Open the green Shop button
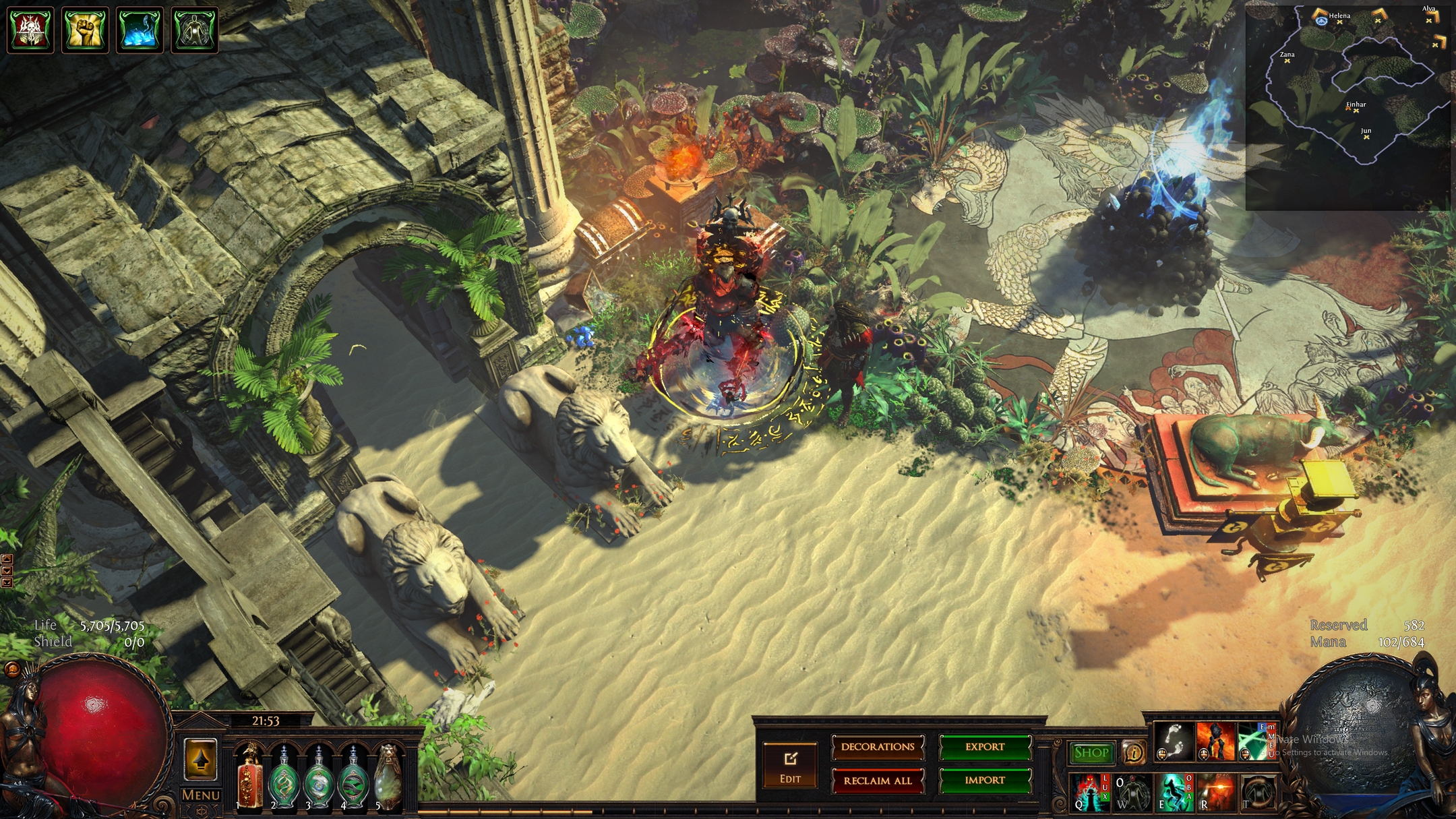1456x819 pixels. pyautogui.click(x=1091, y=752)
